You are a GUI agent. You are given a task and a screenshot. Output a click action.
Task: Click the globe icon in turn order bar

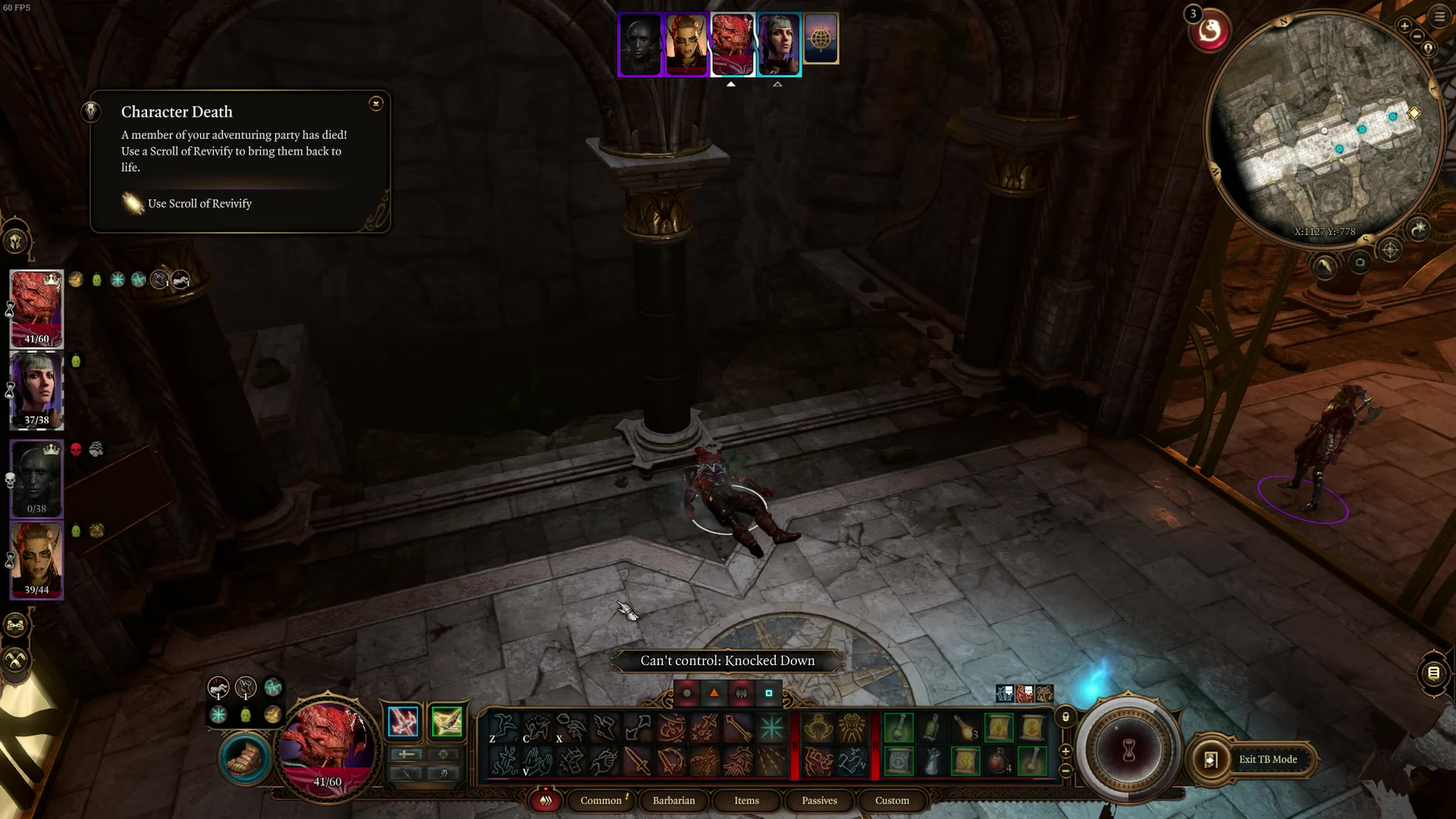click(821, 38)
